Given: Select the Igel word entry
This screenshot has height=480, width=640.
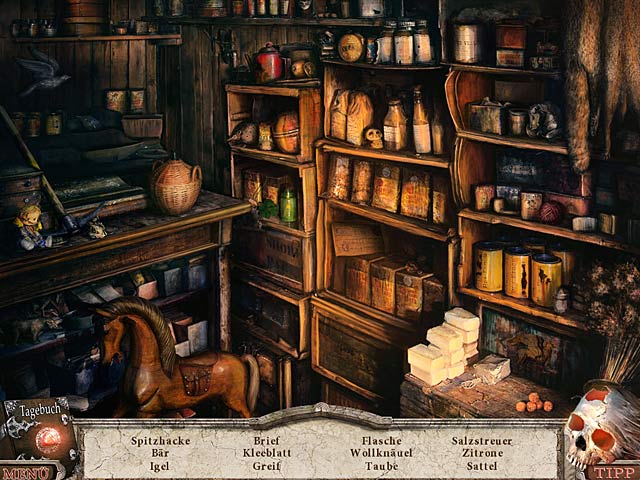Looking at the screenshot, I should point(158,465).
